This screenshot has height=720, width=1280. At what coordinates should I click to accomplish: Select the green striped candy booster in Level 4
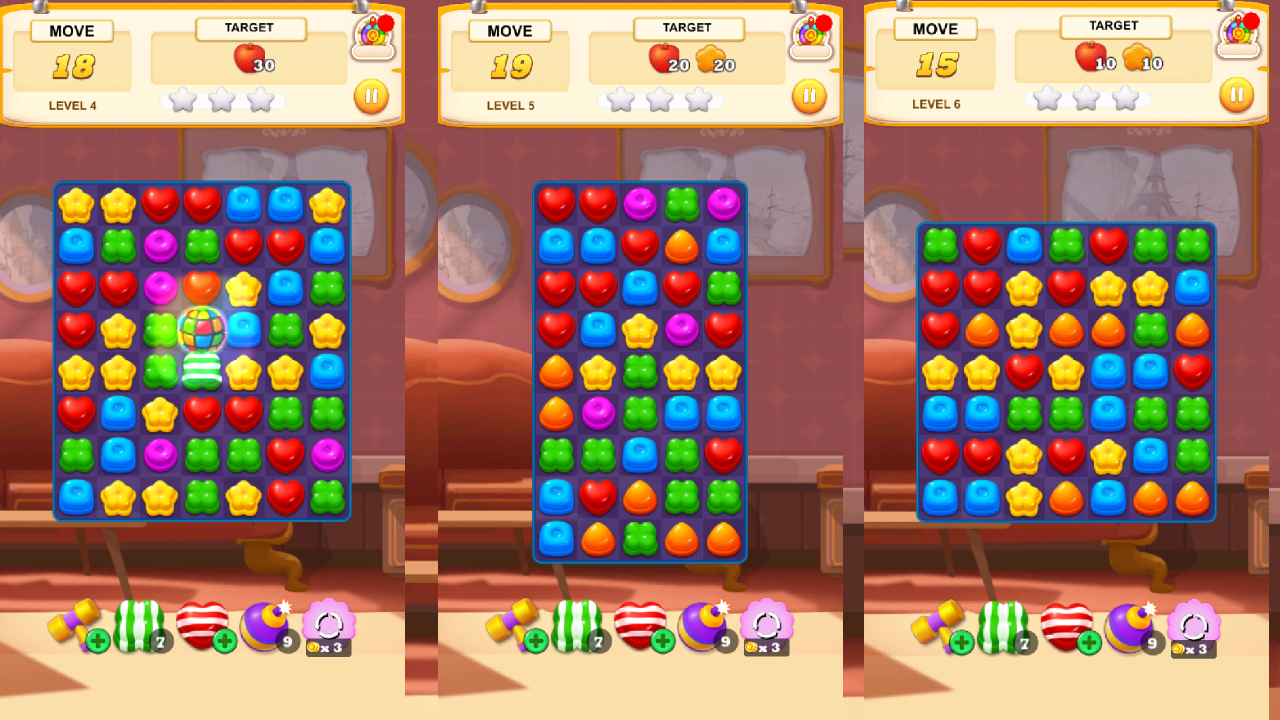(142, 623)
